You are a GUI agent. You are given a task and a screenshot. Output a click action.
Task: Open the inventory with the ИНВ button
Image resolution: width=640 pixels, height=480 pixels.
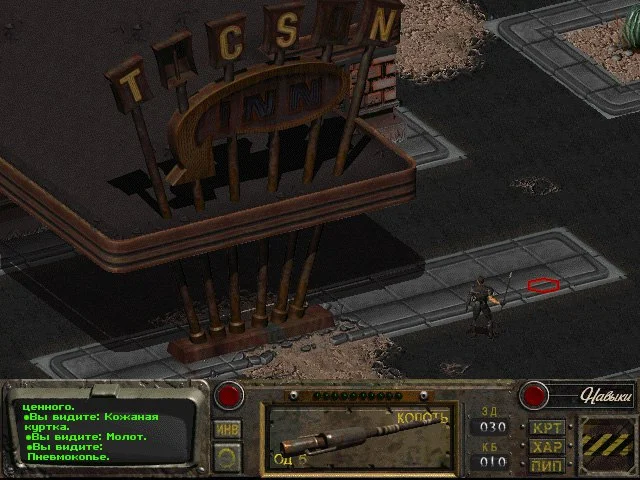coord(228,429)
